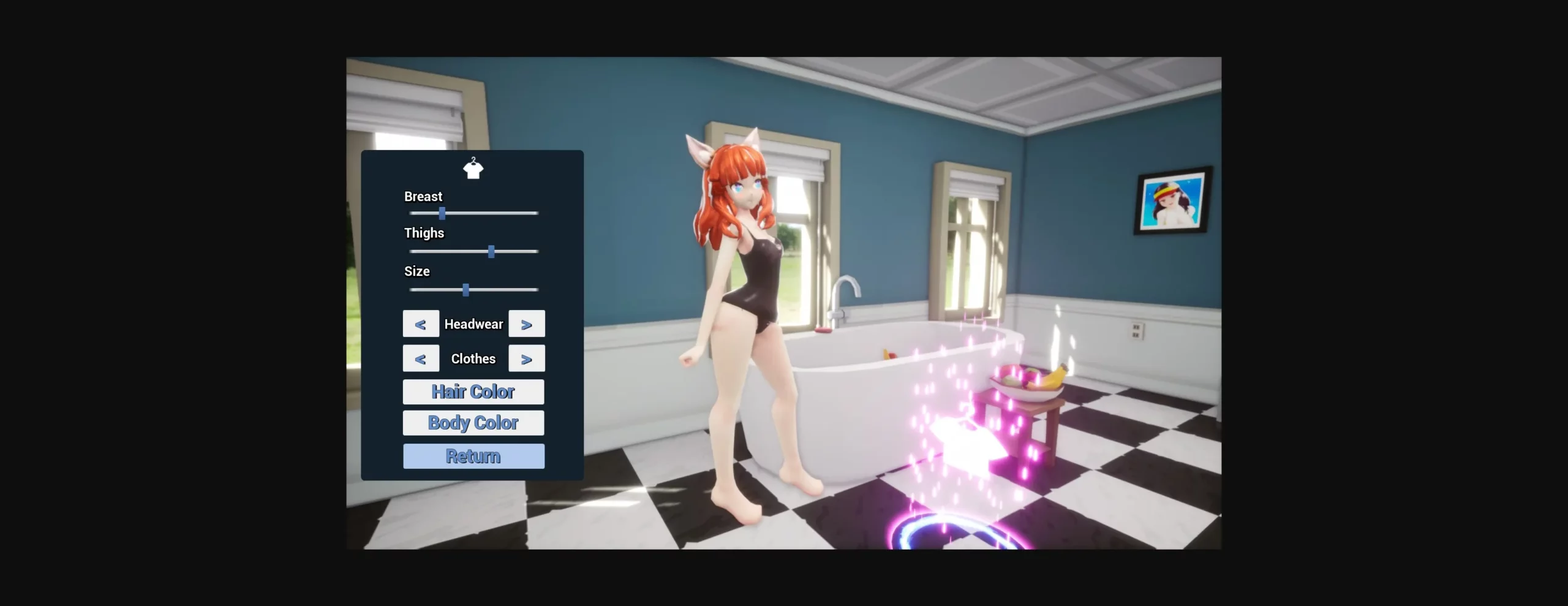
Task: Click the right arrow next to Headwear
Action: [527, 324]
